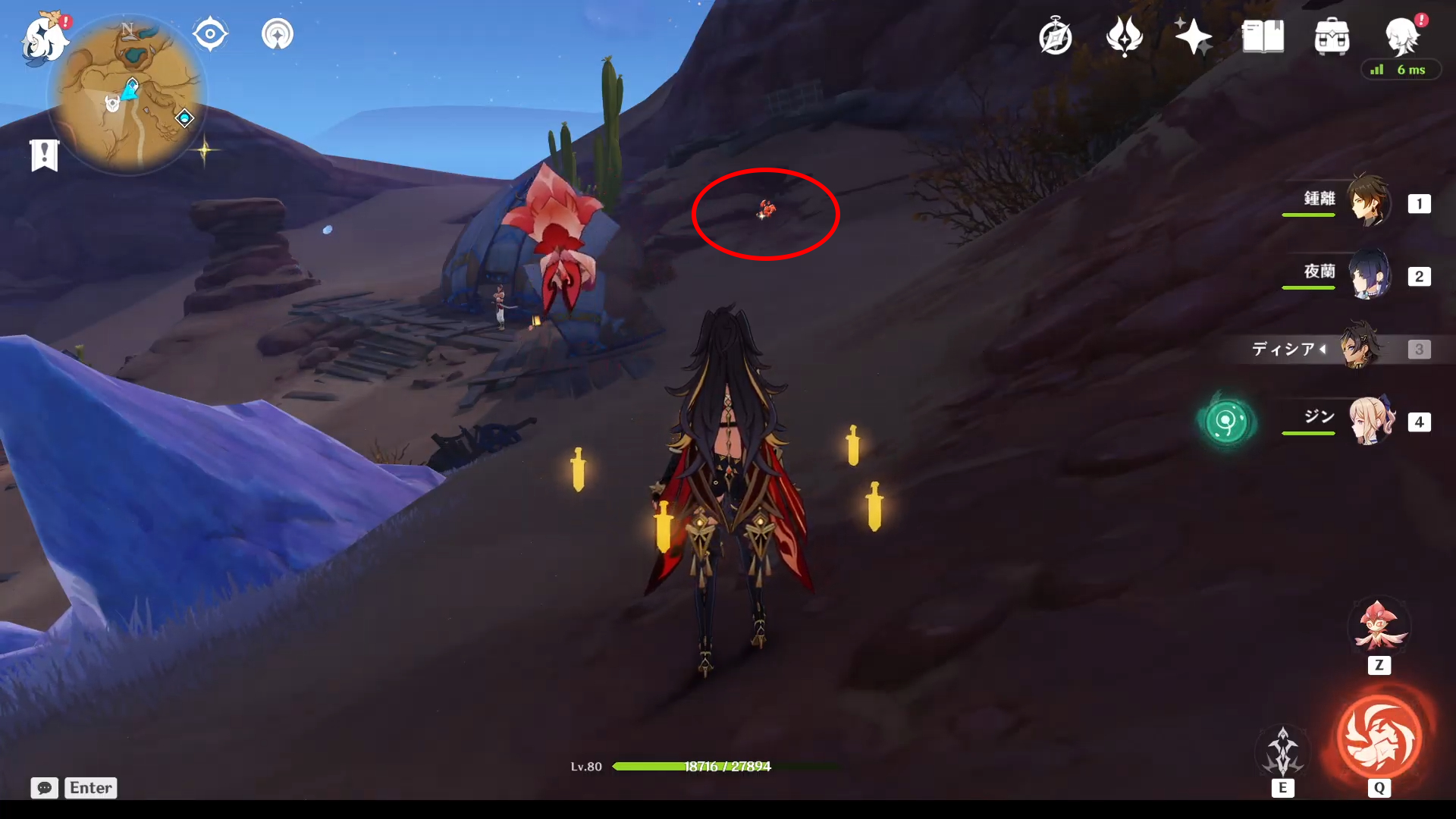
Task: Open the inventory backpack icon
Action: (x=1332, y=36)
